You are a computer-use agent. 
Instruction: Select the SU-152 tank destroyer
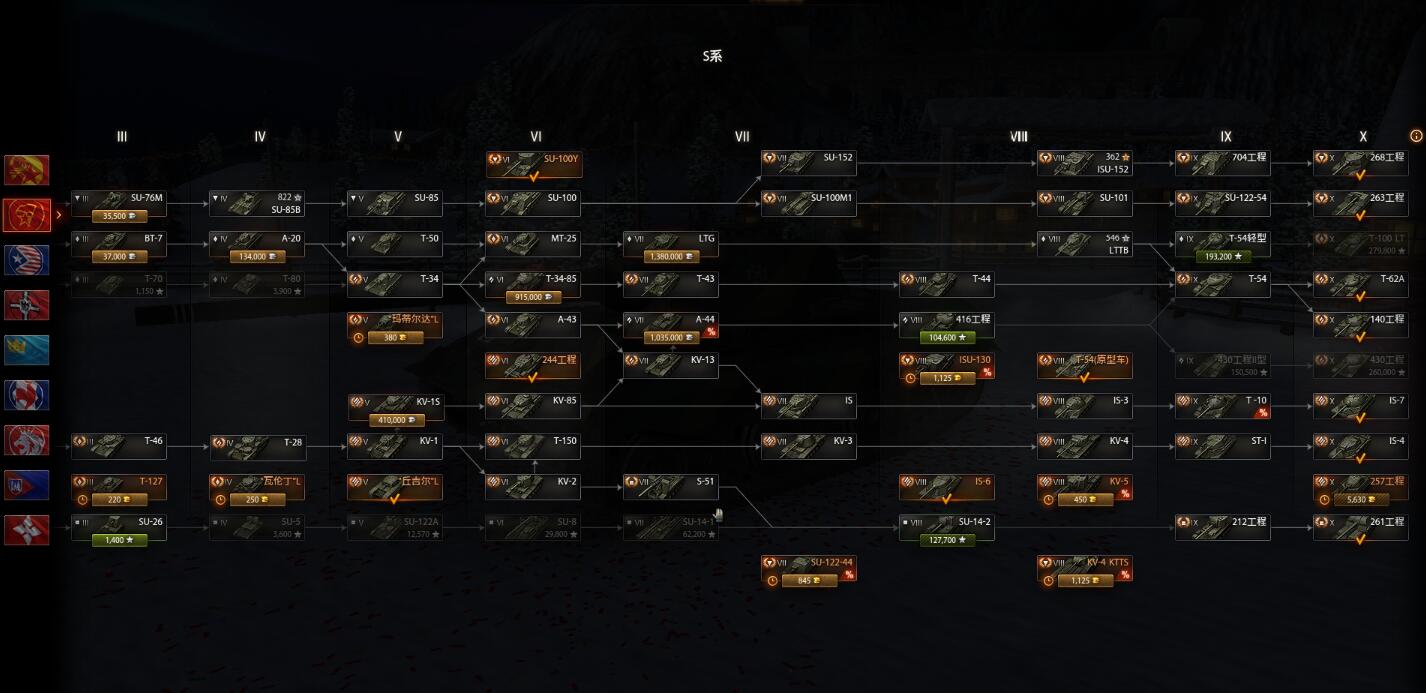808,159
